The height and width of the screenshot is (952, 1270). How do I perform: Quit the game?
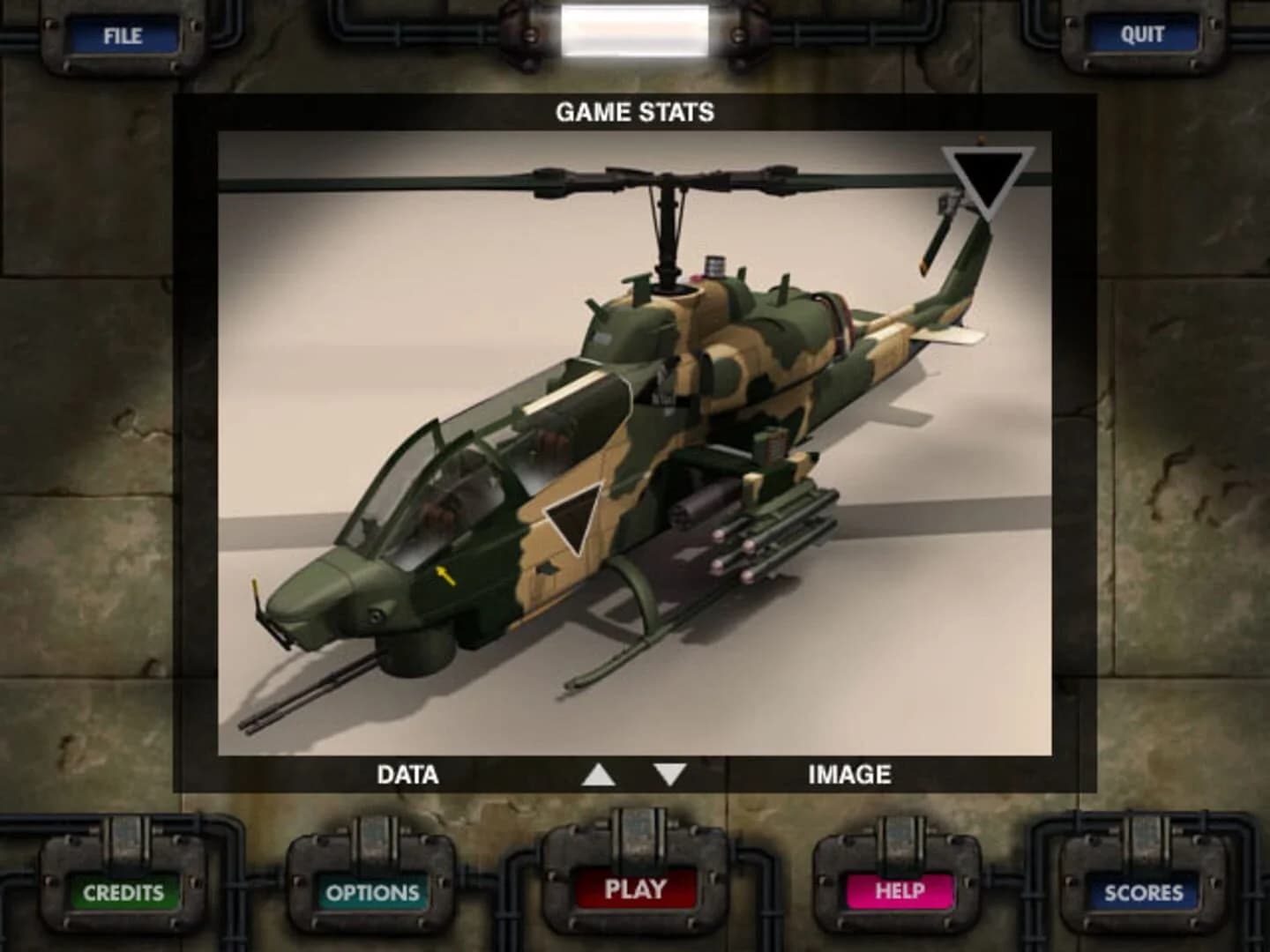[x=1144, y=33]
